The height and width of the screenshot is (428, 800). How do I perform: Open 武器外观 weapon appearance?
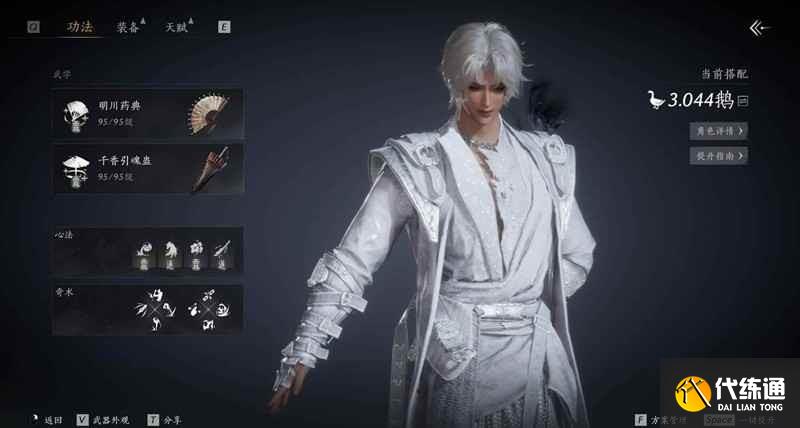pos(104,420)
